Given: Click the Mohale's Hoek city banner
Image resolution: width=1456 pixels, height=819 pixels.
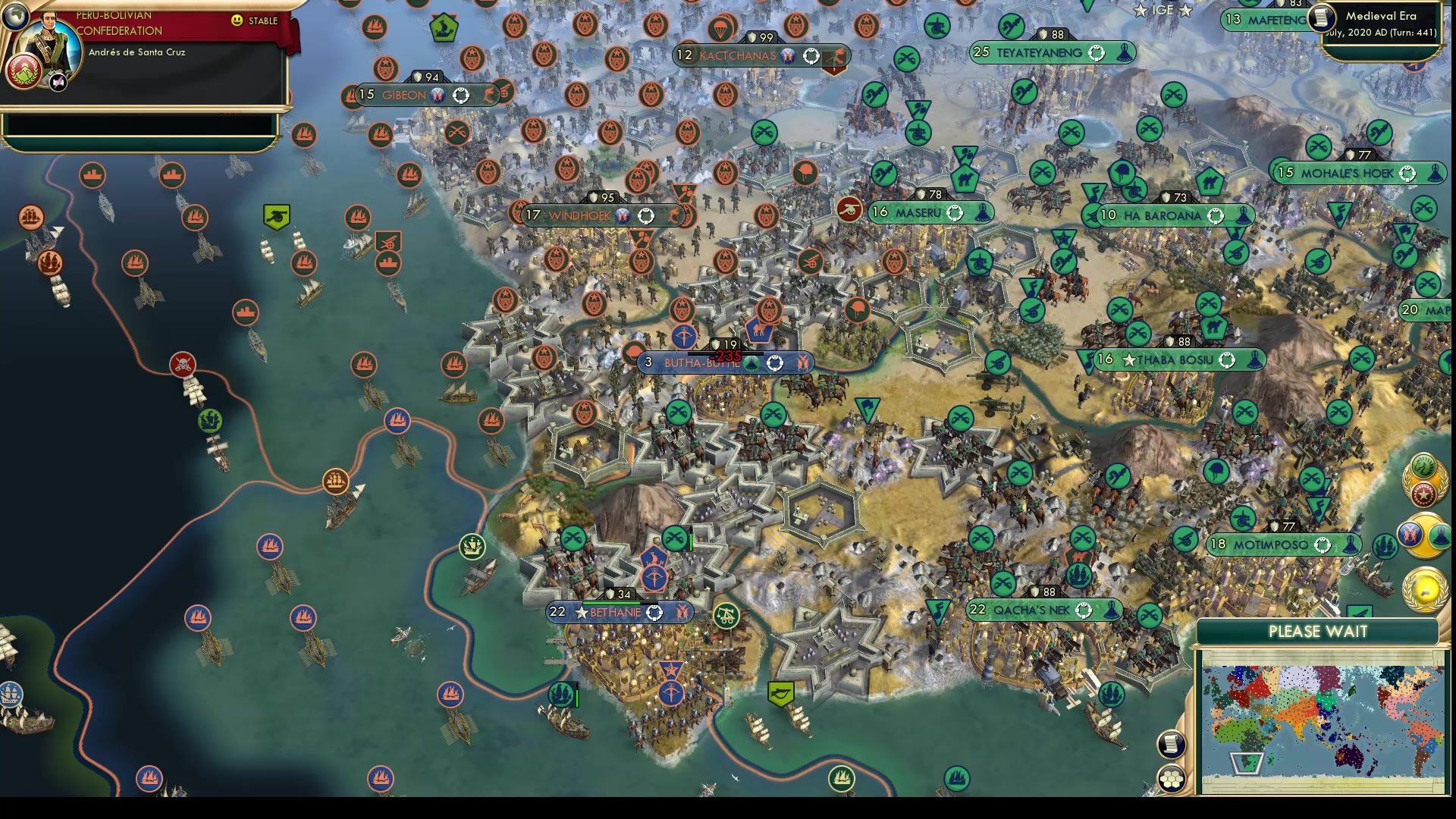Looking at the screenshot, I should (x=1357, y=173).
